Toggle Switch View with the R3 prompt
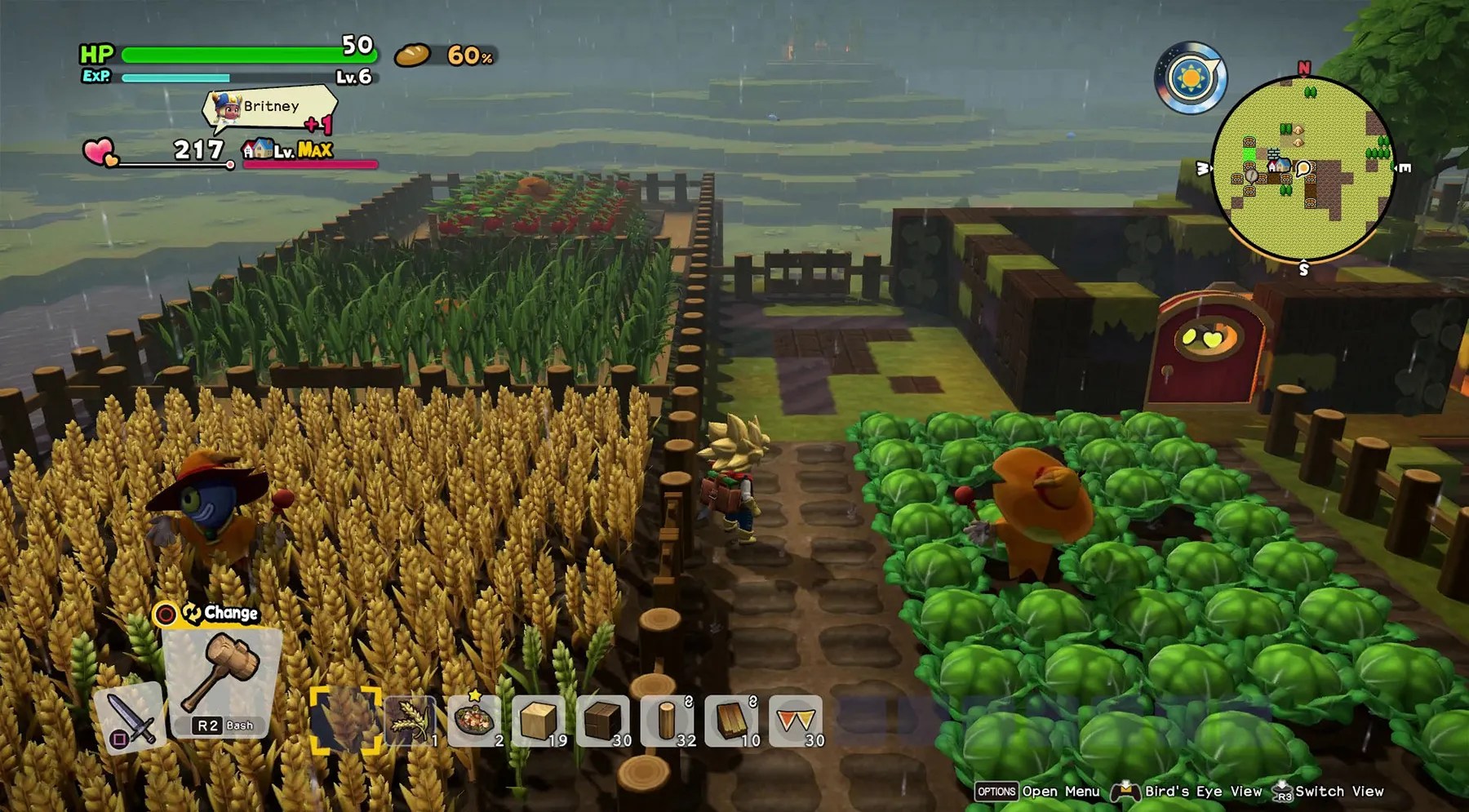 pos(1330,791)
